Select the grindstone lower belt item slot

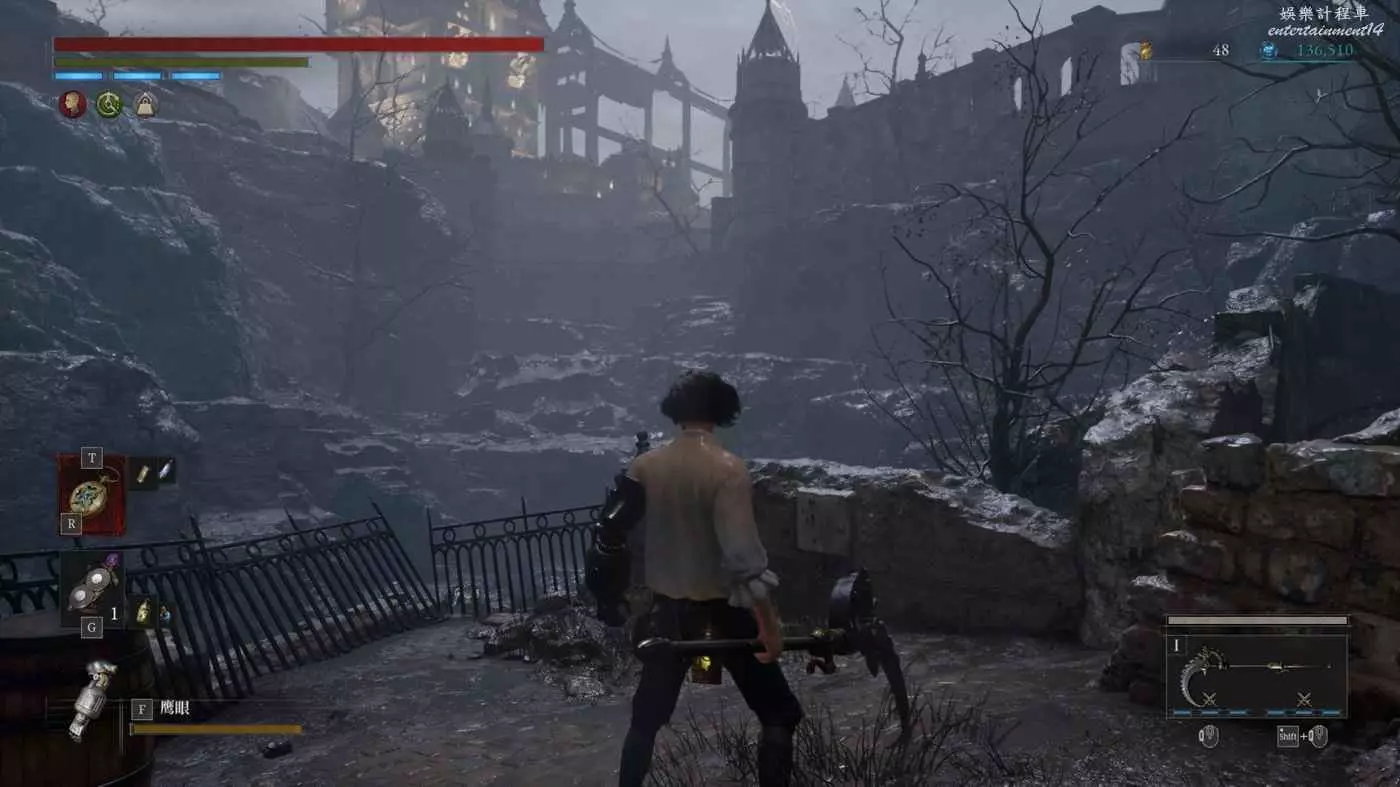point(92,590)
